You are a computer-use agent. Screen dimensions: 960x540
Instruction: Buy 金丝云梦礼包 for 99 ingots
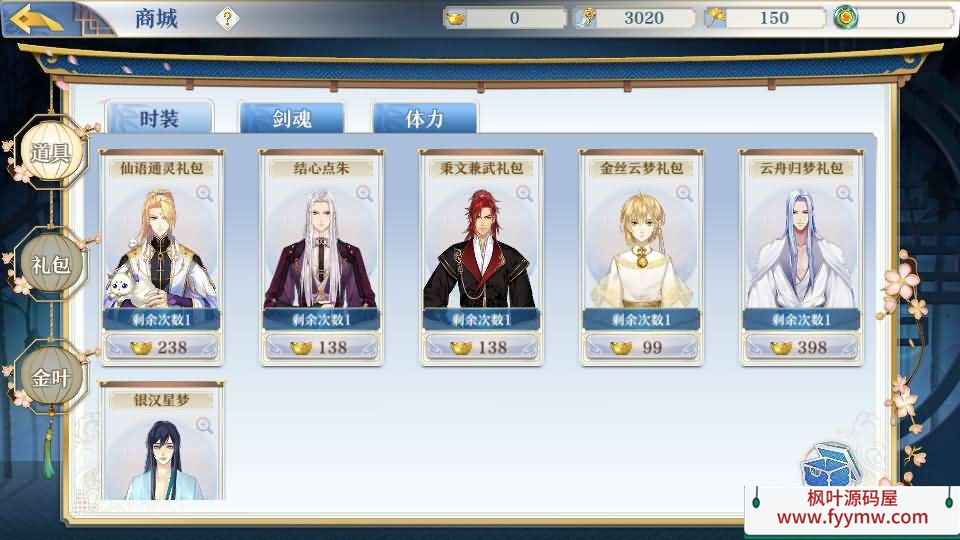(640, 348)
